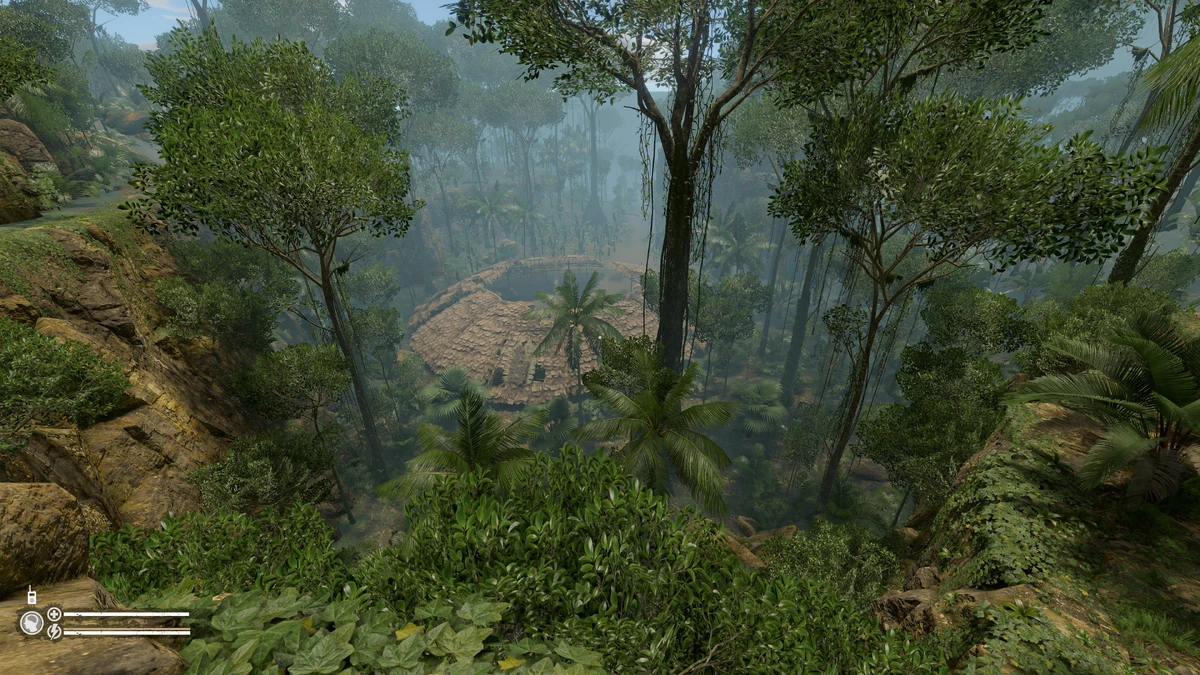This screenshot has height=675, width=1200.
Task: Click the health plus icon
Action: (54, 614)
